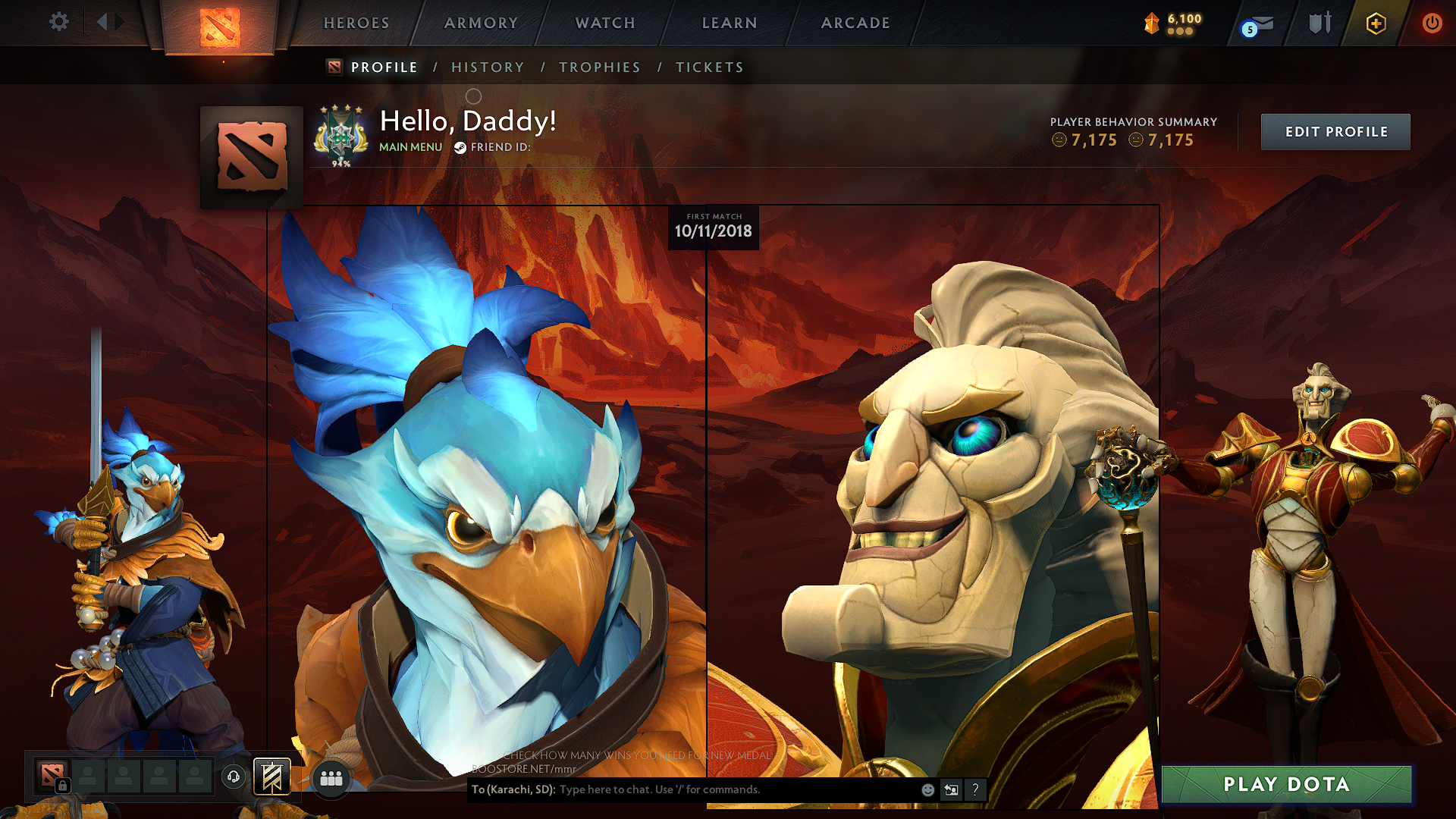Click the EDIT PROFILE button
Viewport: 1456px width, 819px height.
pyautogui.click(x=1335, y=131)
